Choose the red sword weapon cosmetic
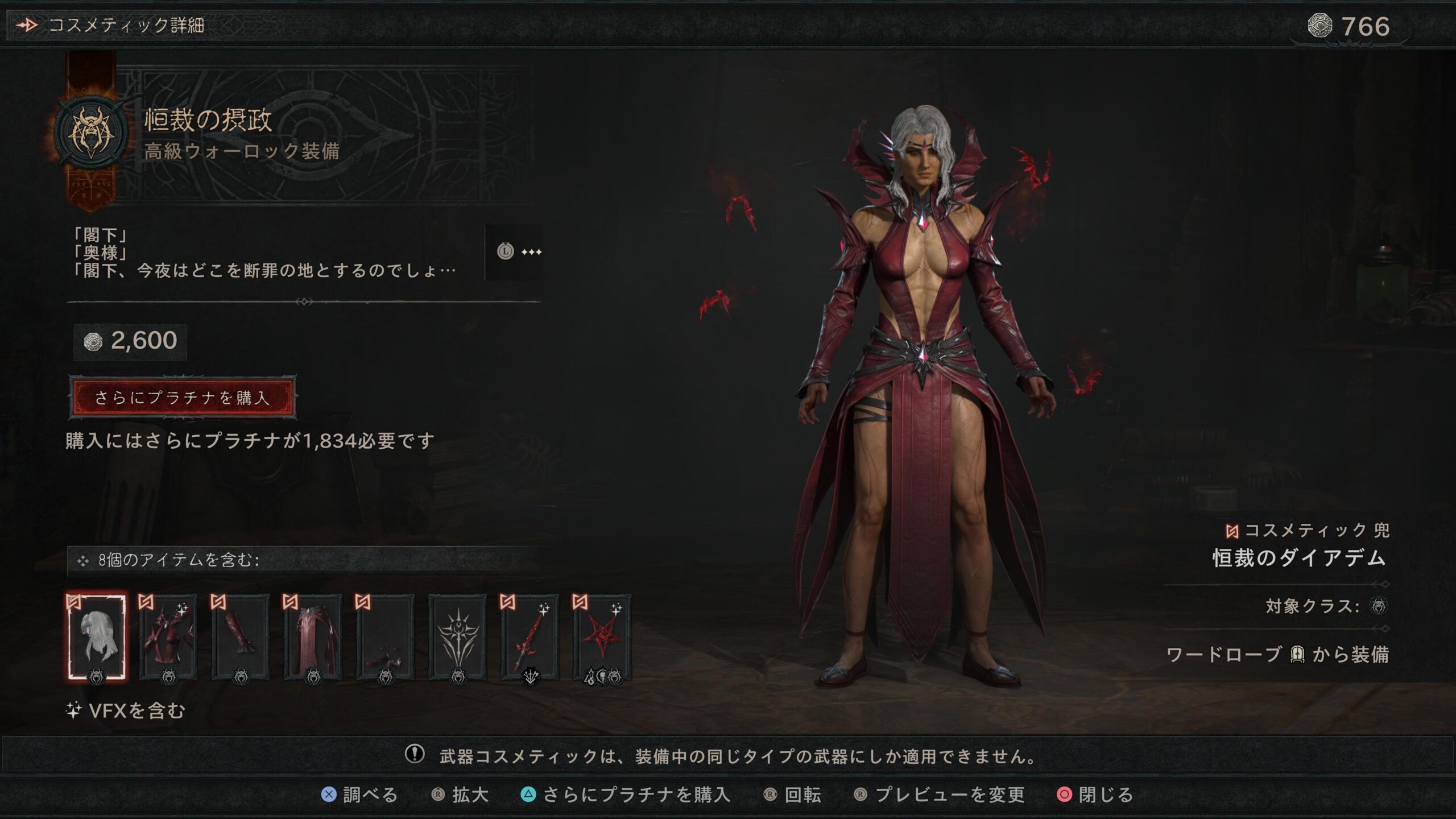This screenshot has height=819, width=1456. click(x=530, y=637)
